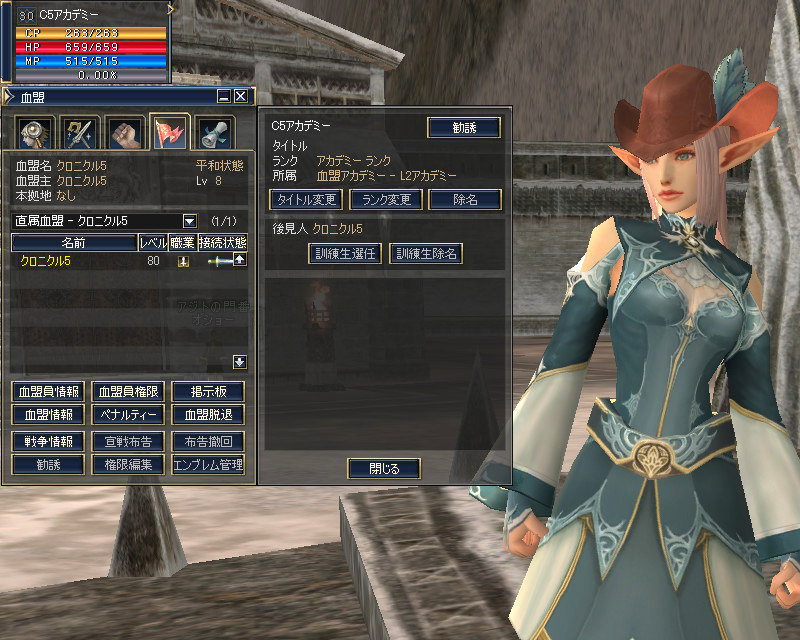The image size is (800, 640).
Task: Sort members by 名前 column header
Action: tap(73, 242)
